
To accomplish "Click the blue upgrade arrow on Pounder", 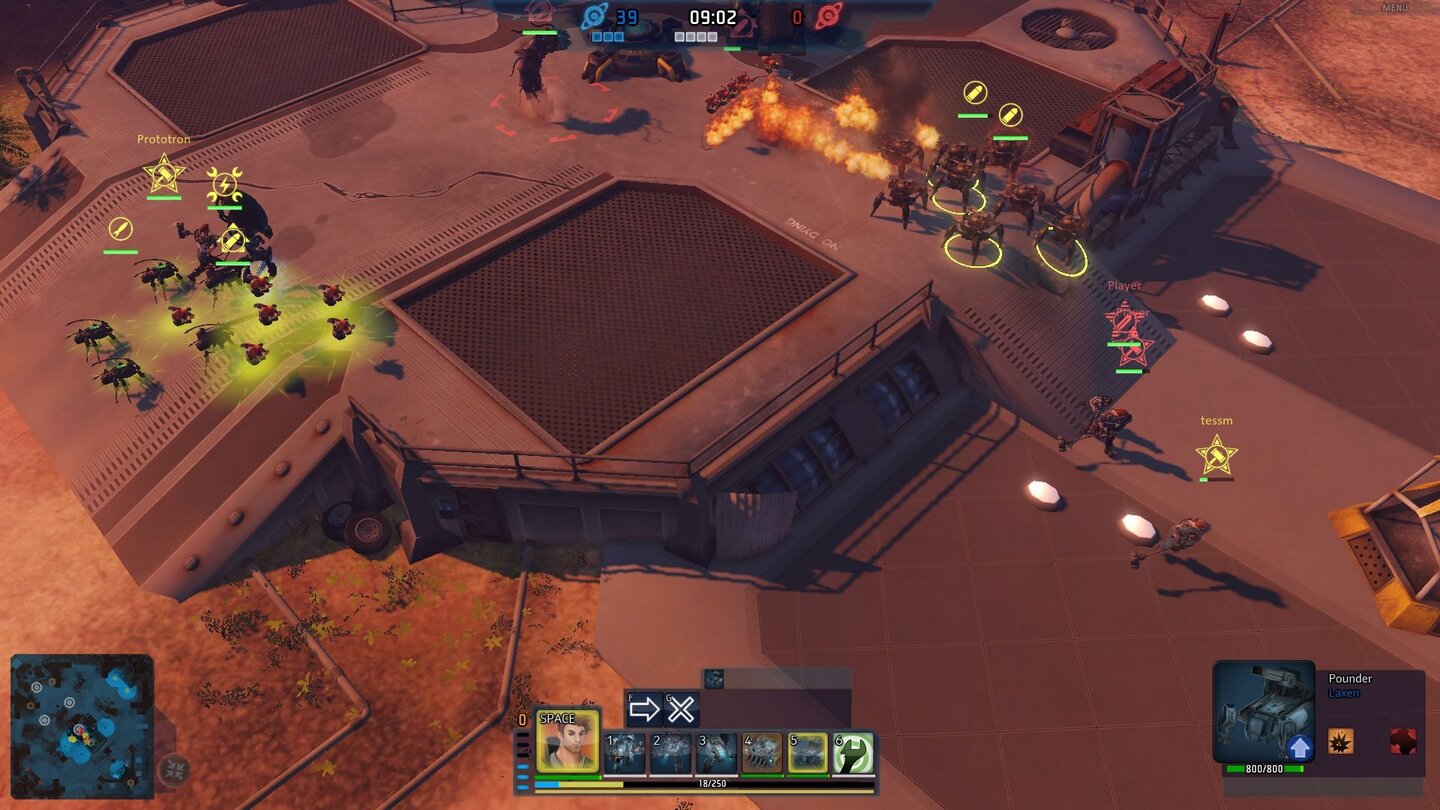I will [x=1299, y=747].
